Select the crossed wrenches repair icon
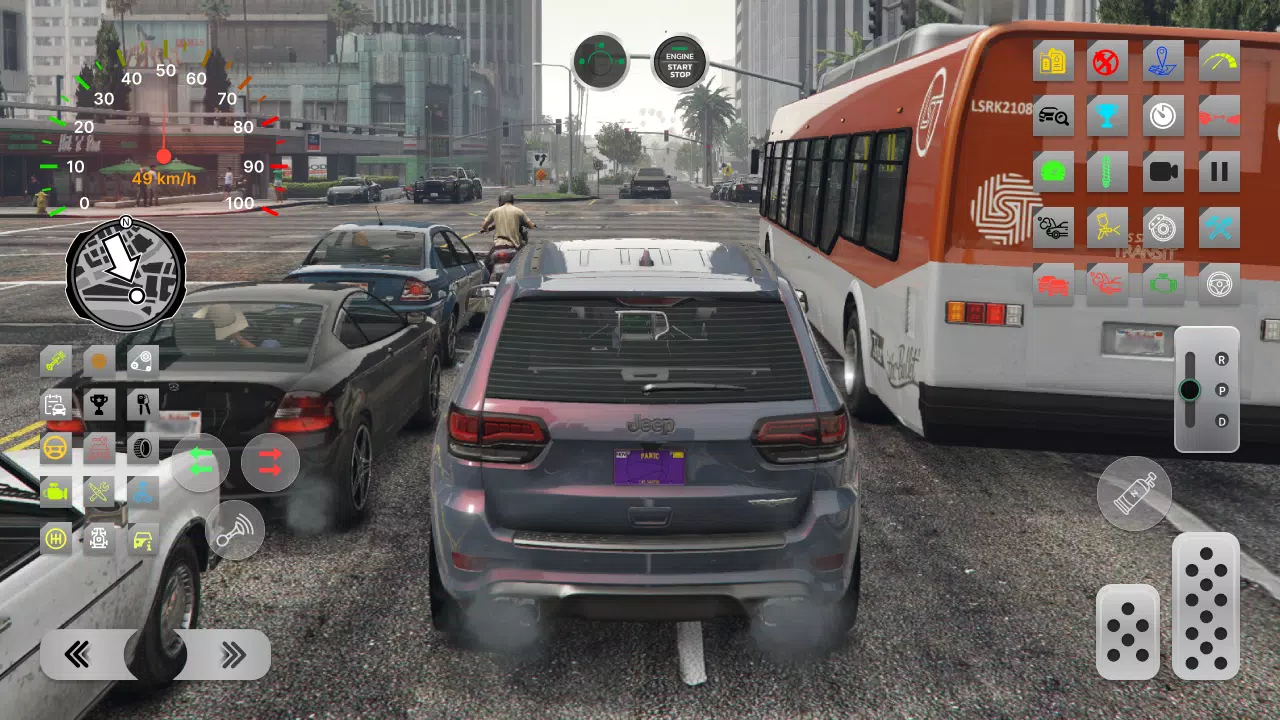Viewport: 1280px width, 720px height. [1220, 227]
